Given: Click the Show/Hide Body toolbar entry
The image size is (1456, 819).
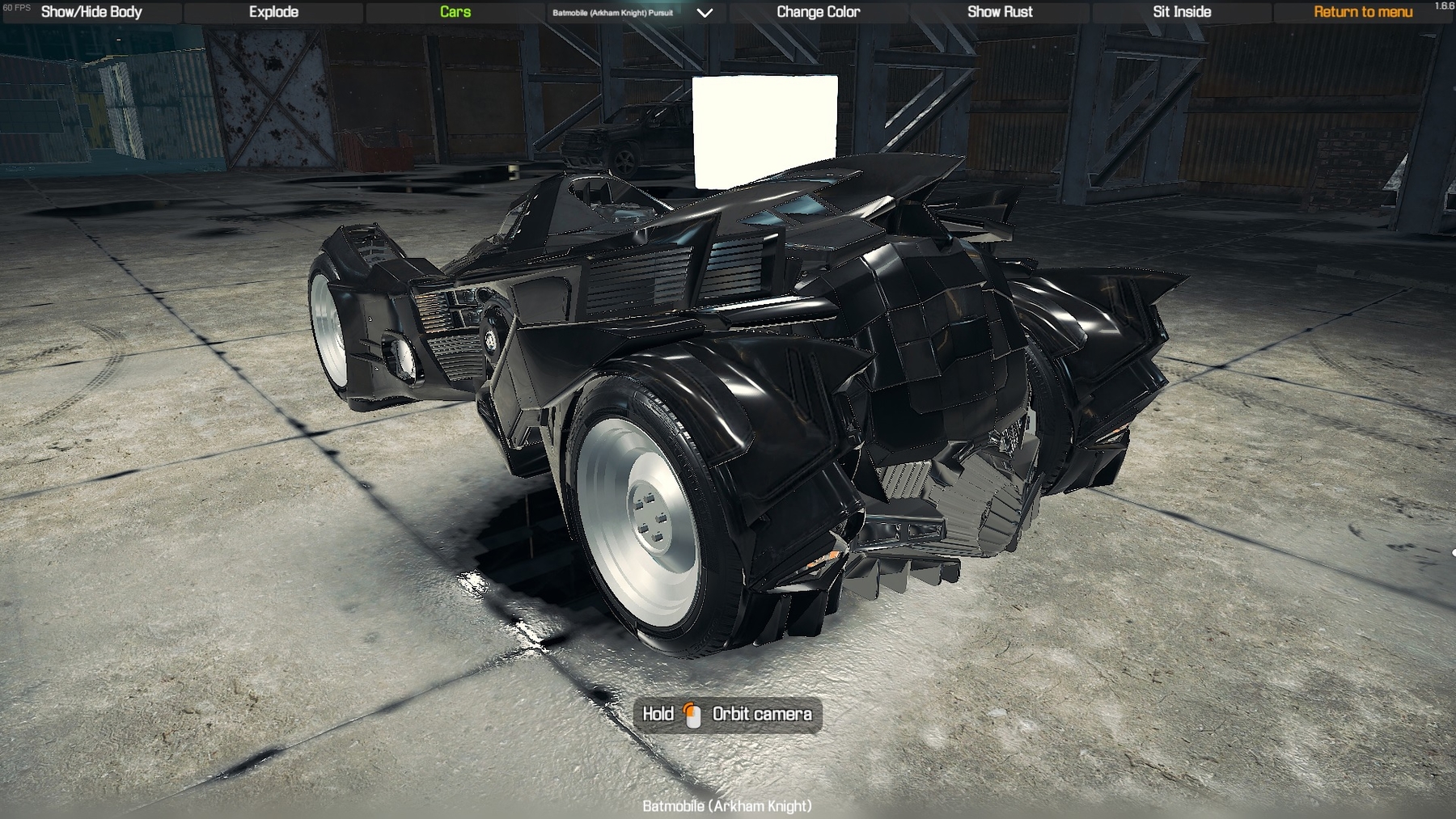Looking at the screenshot, I should tap(91, 12).
